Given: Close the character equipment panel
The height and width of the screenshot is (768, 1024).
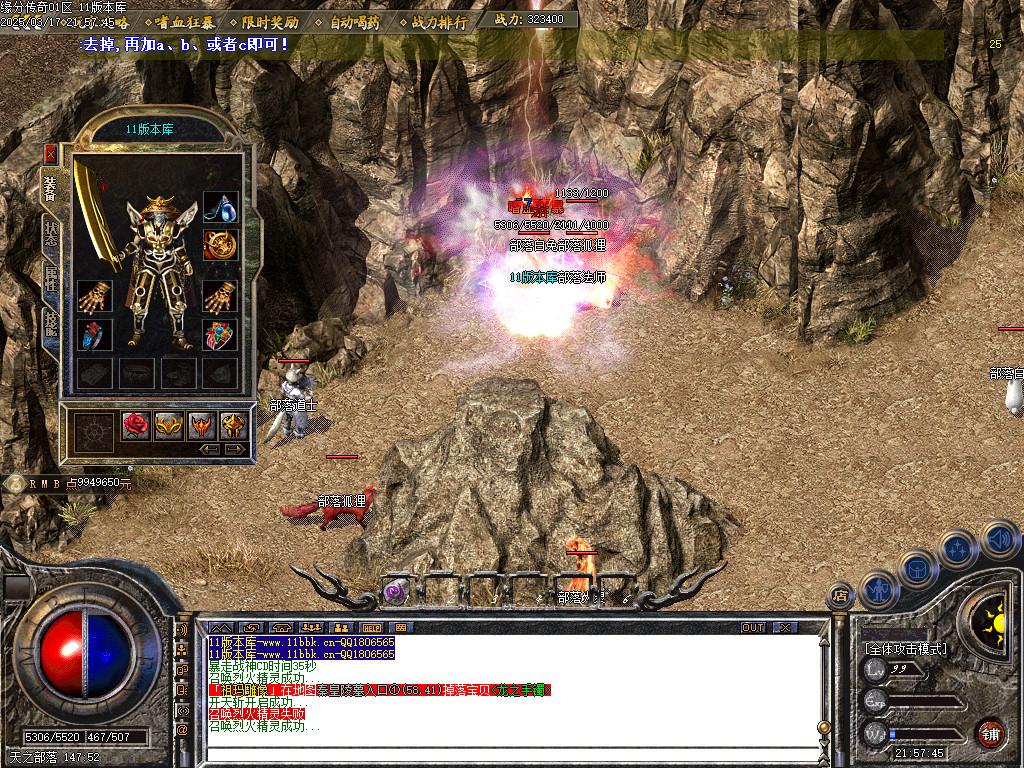Looking at the screenshot, I should 51,154.
